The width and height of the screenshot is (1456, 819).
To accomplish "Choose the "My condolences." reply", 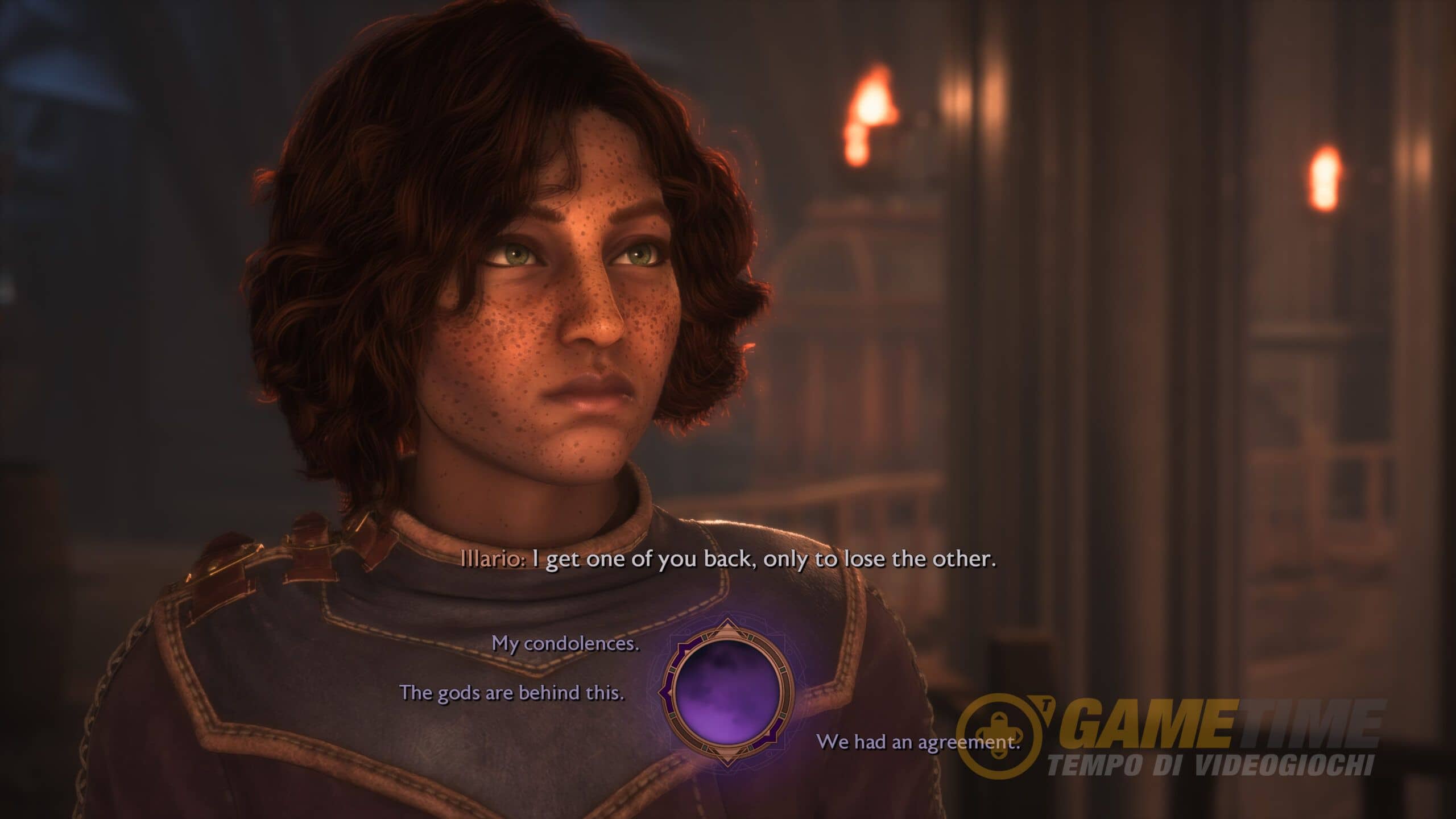I will (x=565, y=644).
